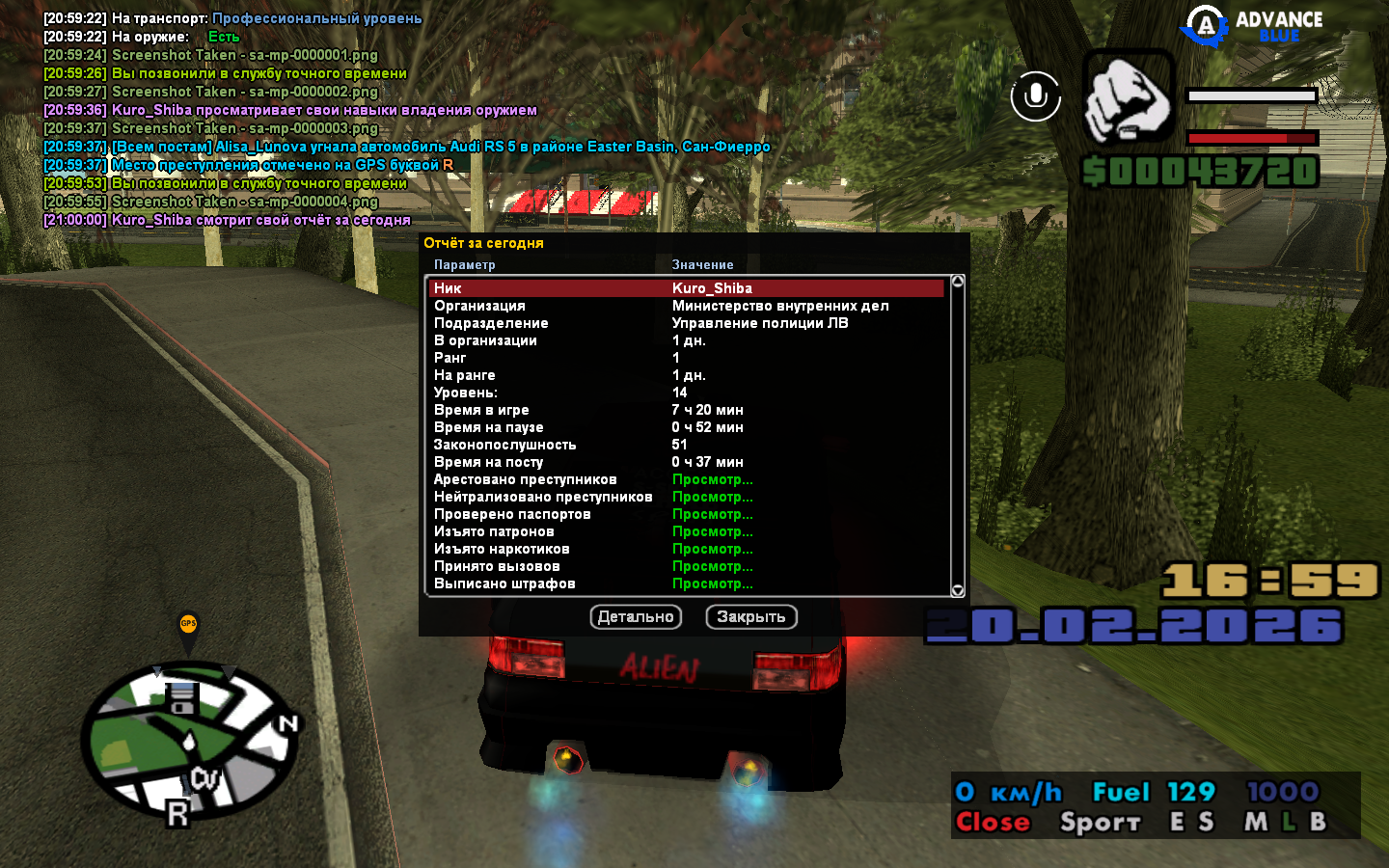Show Выписано штрафов entry

point(712,583)
